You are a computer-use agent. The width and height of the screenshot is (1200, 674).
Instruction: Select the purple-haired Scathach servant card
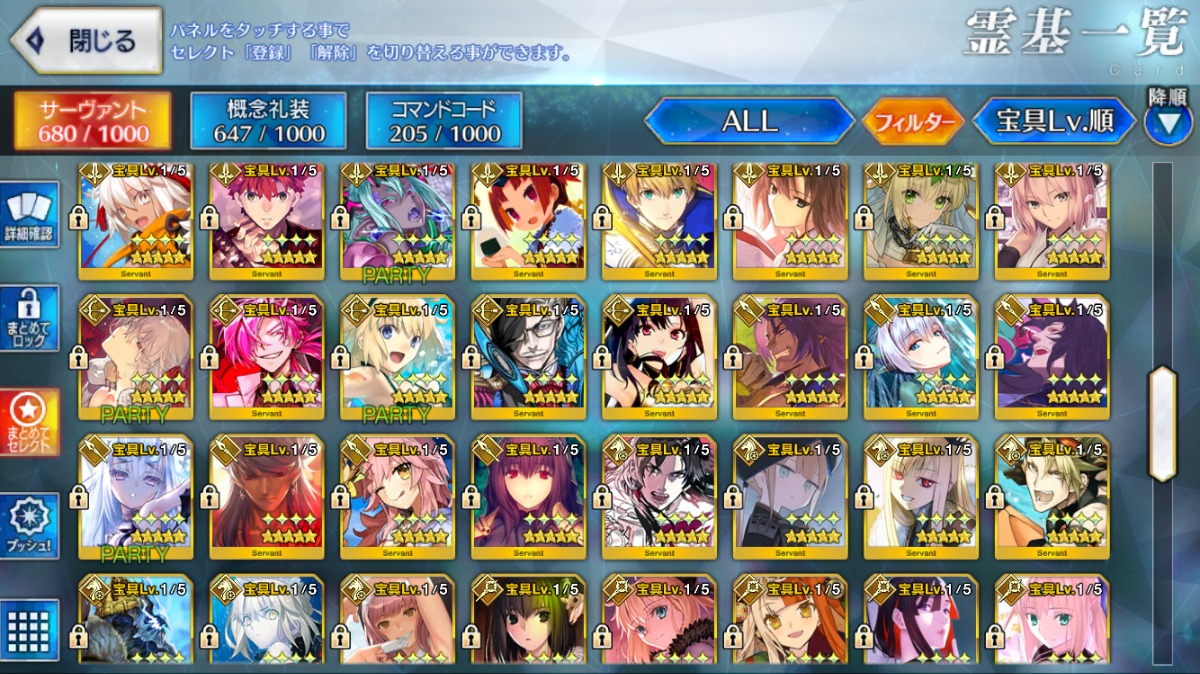pyautogui.click(x=528, y=496)
